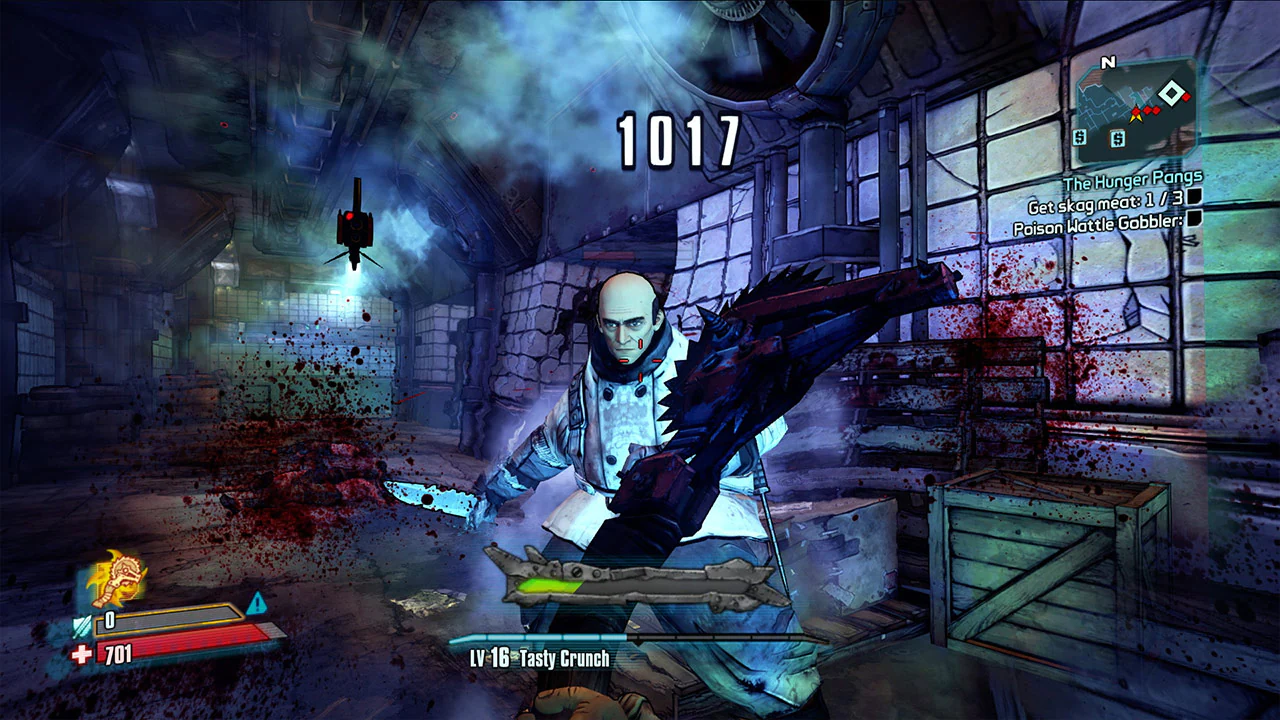Select the white diamond objective marker on minimap

click(1171, 93)
